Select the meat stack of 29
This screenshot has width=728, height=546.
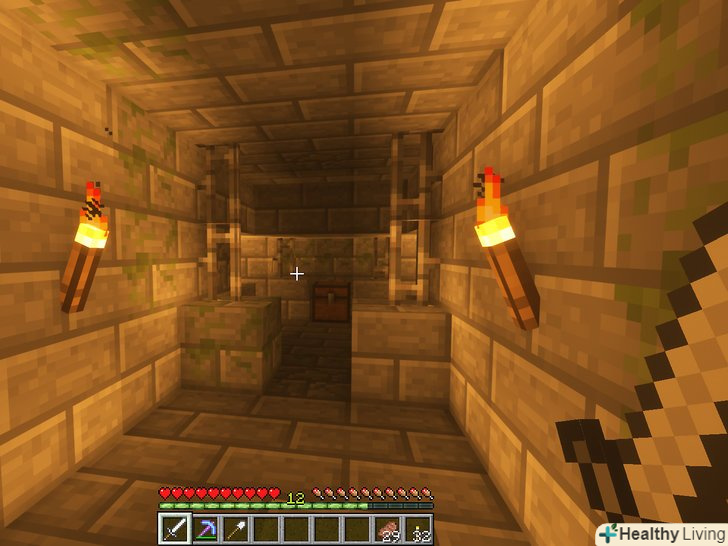[387, 529]
